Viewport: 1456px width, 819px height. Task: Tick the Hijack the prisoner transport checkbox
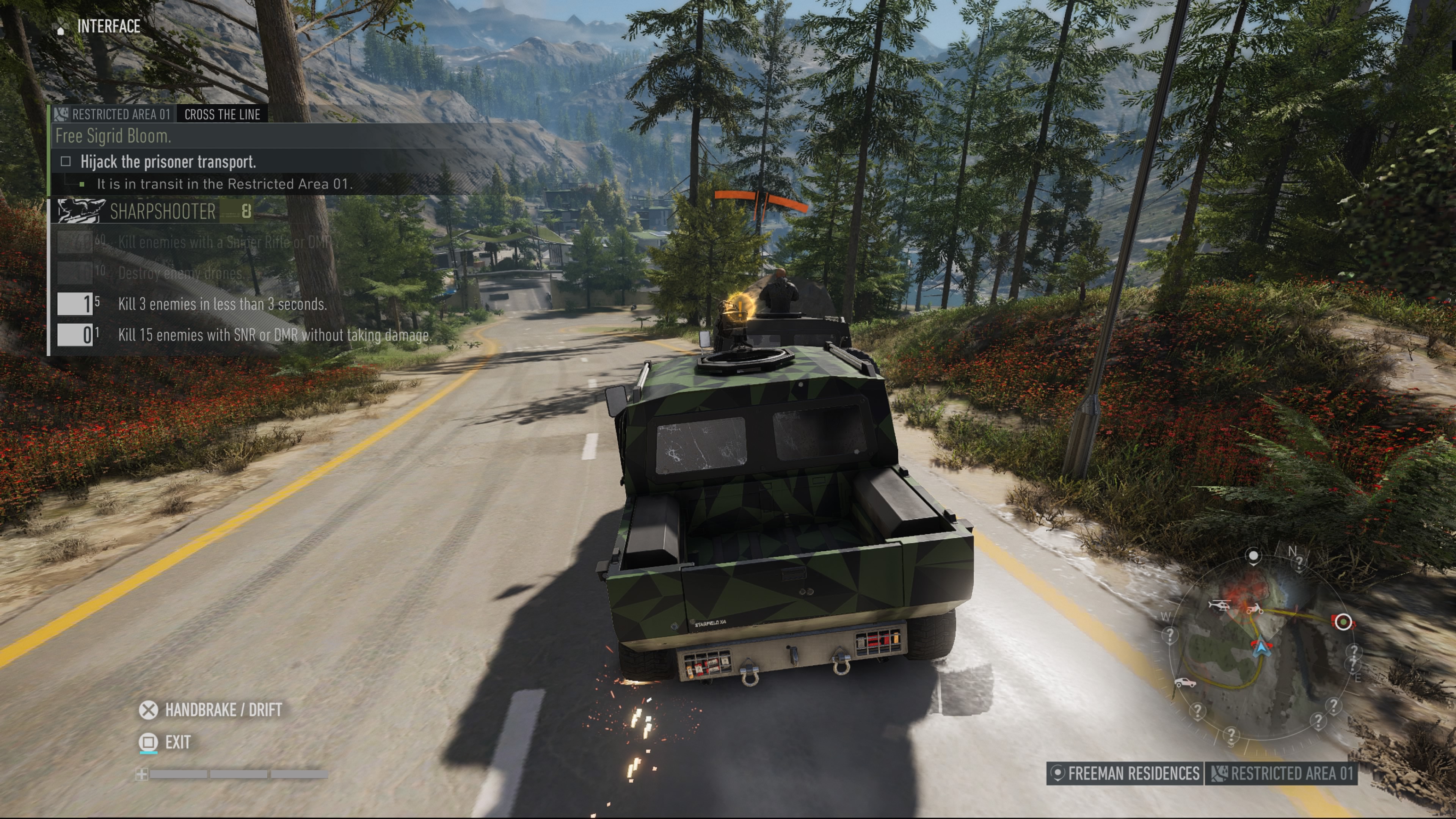[x=66, y=162]
